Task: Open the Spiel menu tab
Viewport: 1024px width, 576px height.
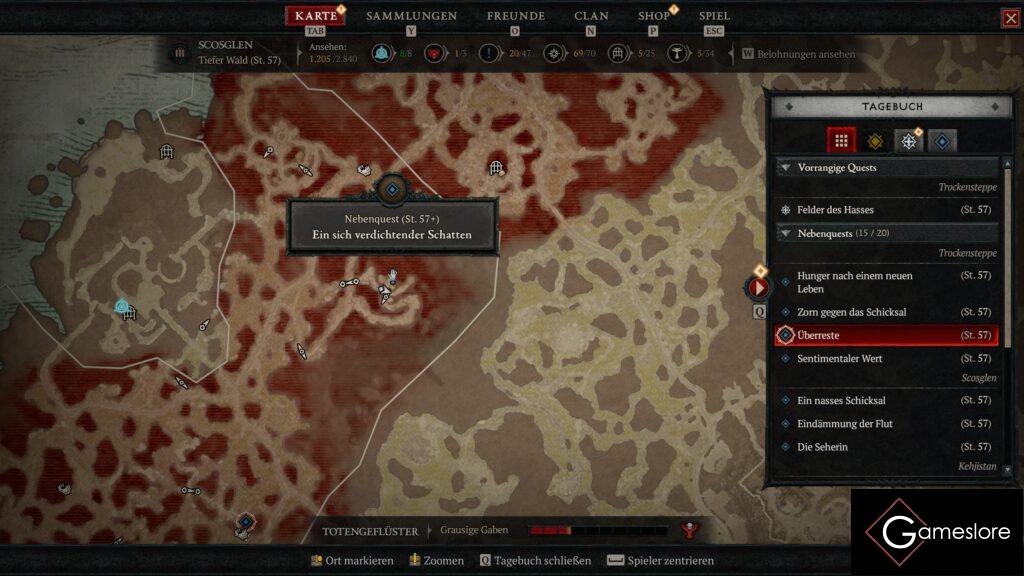Action: [714, 16]
